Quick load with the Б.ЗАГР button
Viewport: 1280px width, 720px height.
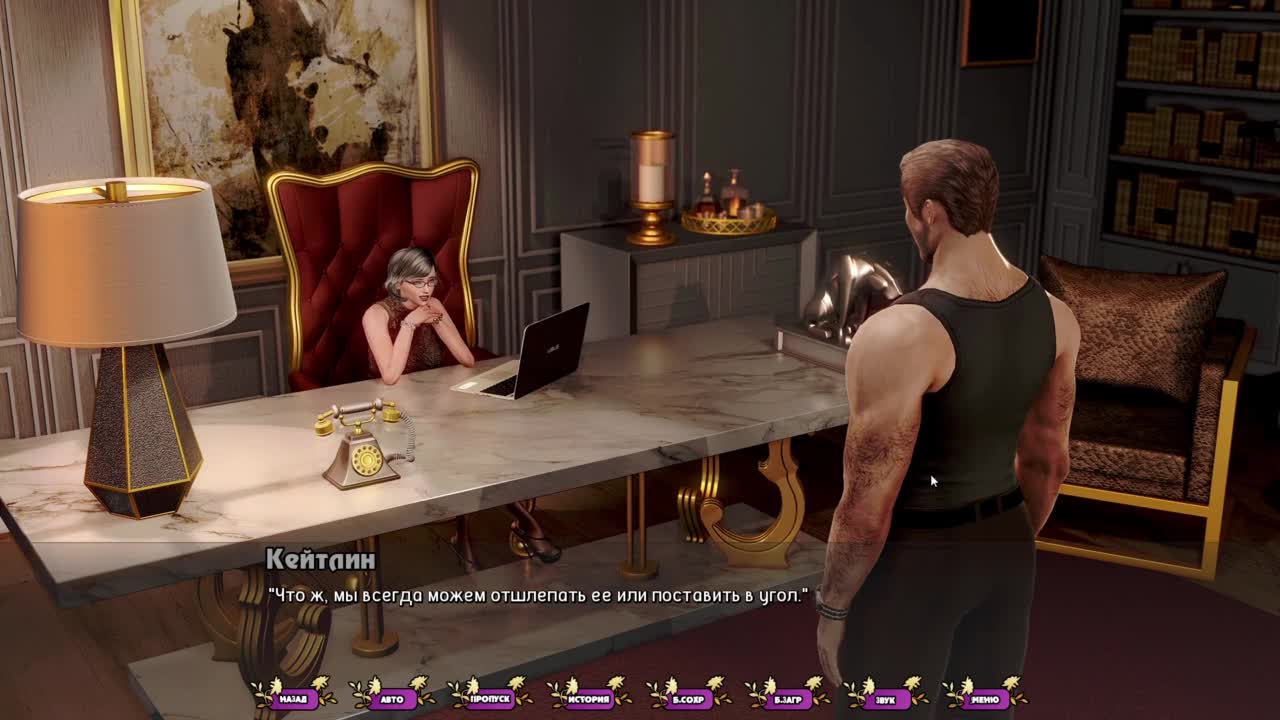(787, 699)
